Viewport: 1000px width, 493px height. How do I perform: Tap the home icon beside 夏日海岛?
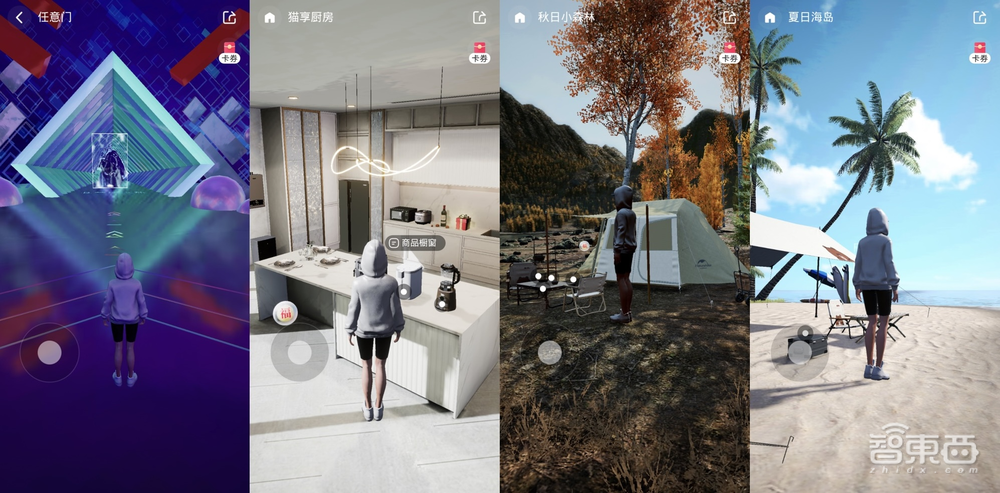[x=770, y=18]
